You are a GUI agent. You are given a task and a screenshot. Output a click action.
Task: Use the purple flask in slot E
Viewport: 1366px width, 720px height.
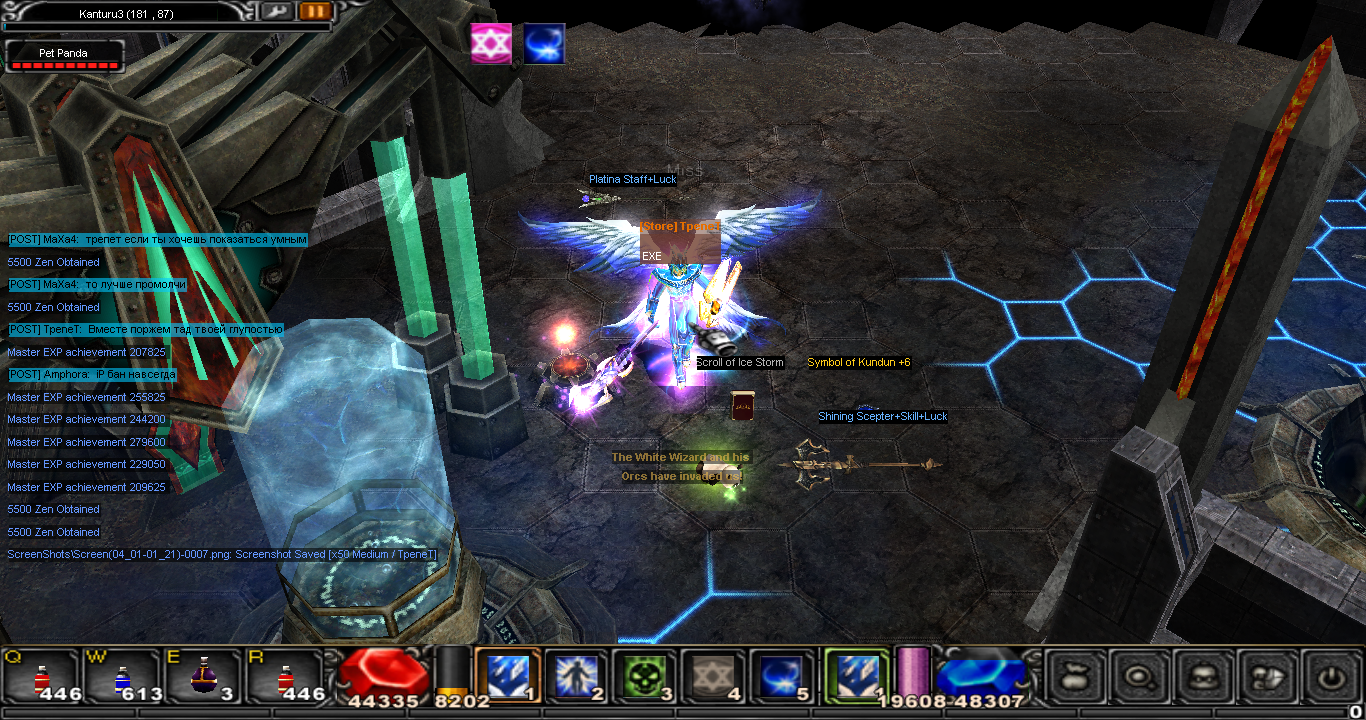(x=203, y=678)
